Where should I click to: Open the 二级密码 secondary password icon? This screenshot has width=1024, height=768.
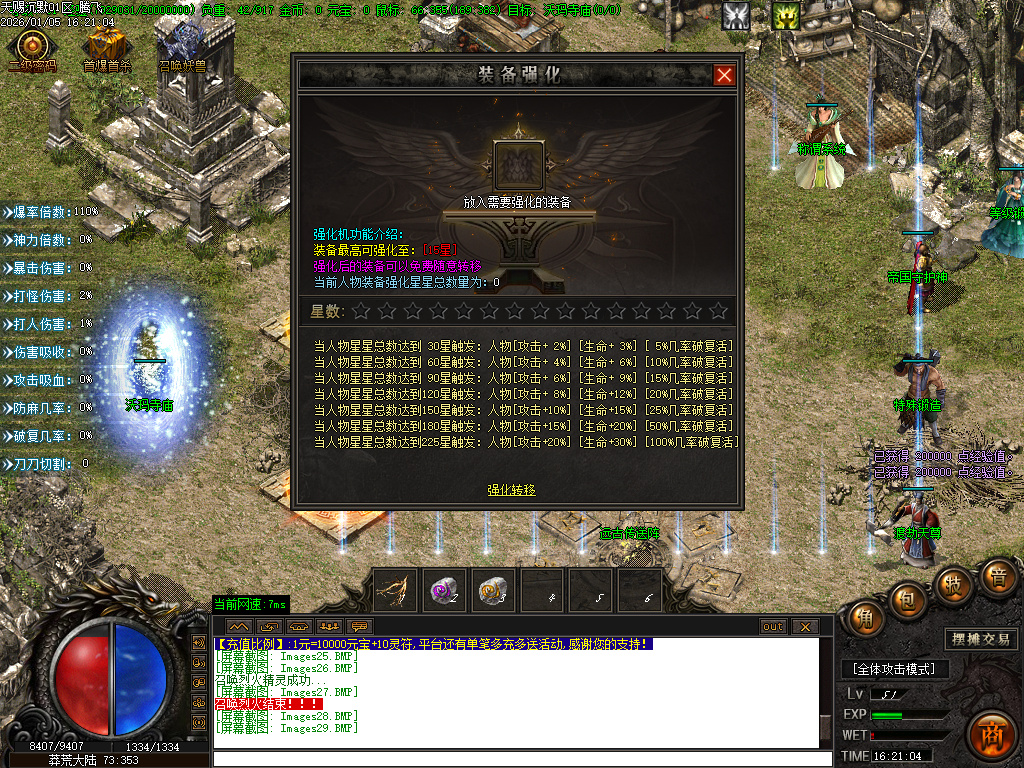(x=33, y=46)
